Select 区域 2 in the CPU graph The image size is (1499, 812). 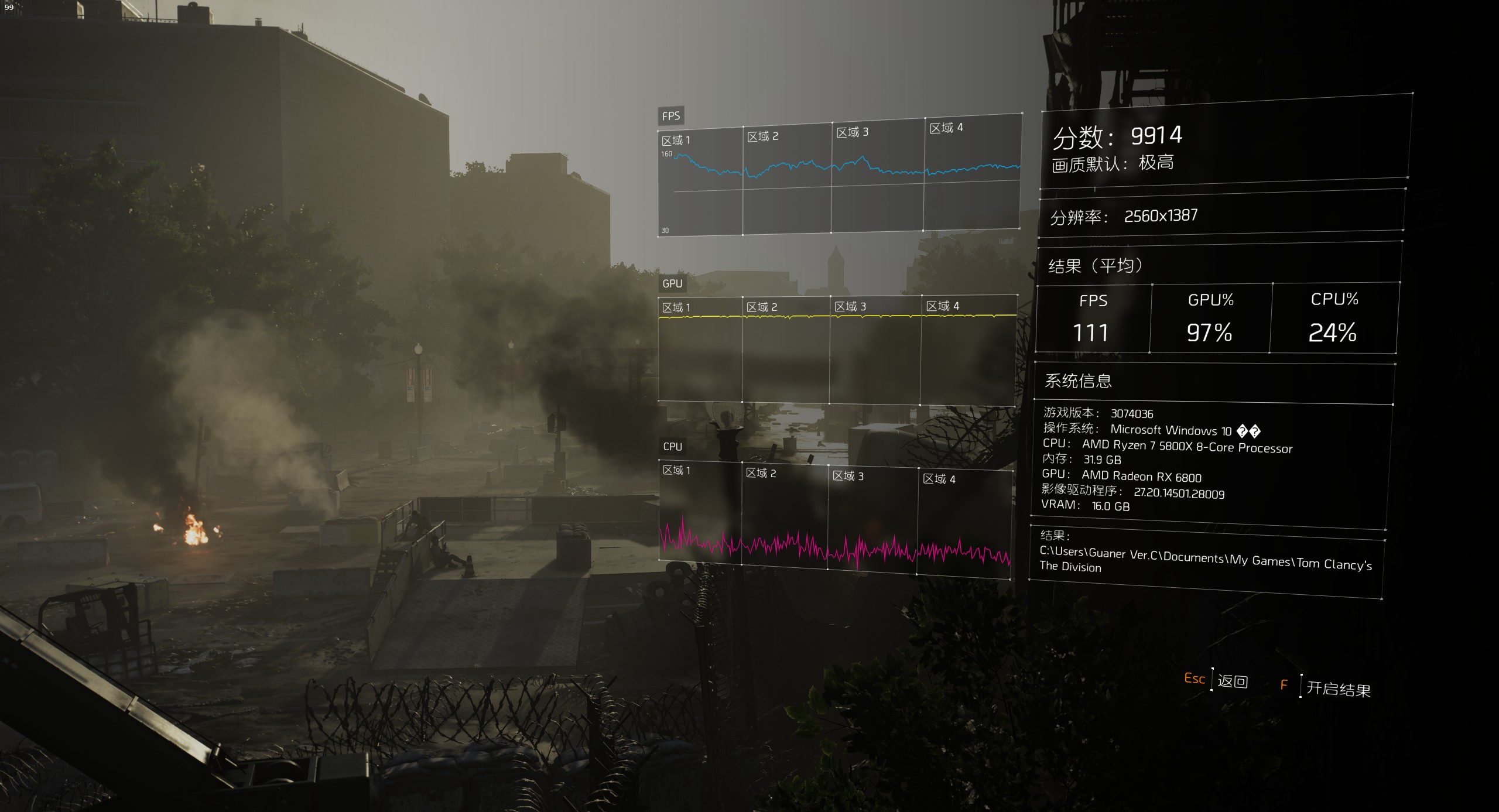(x=761, y=473)
